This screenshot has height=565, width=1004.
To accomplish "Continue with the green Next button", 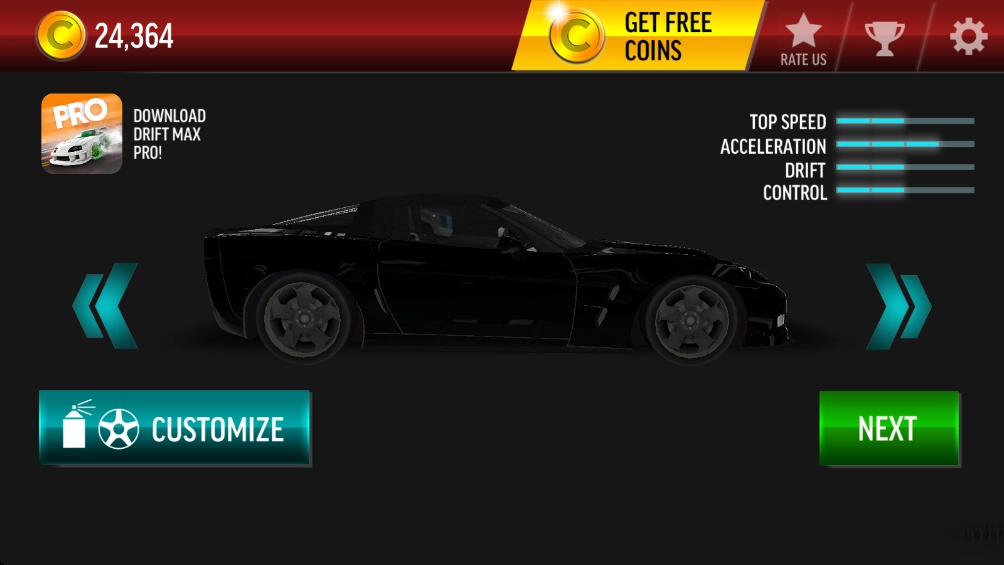I will tap(888, 429).
